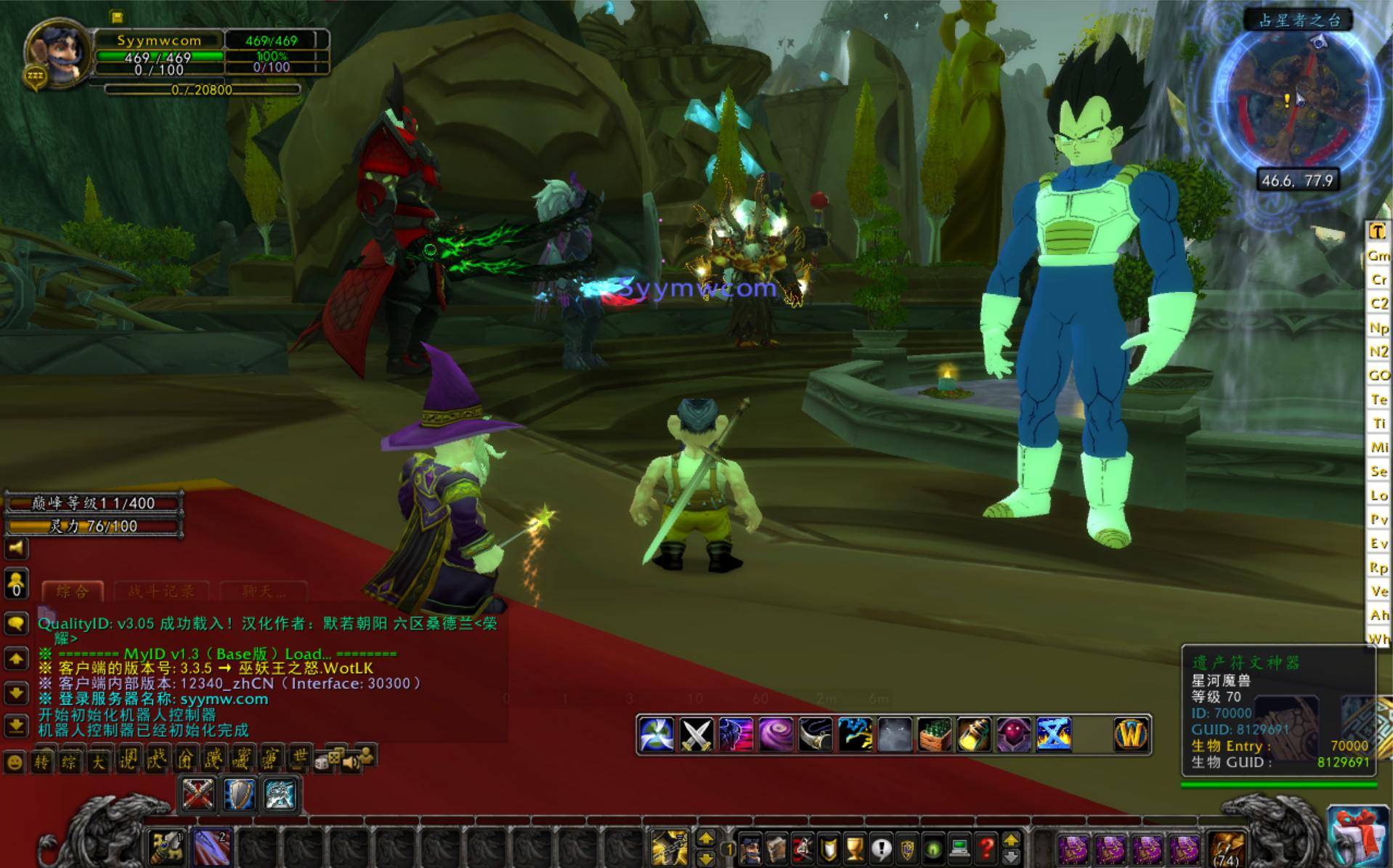Click the smiley emote chat button
Viewport: 1393px width, 868px height.
tap(15, 762)
